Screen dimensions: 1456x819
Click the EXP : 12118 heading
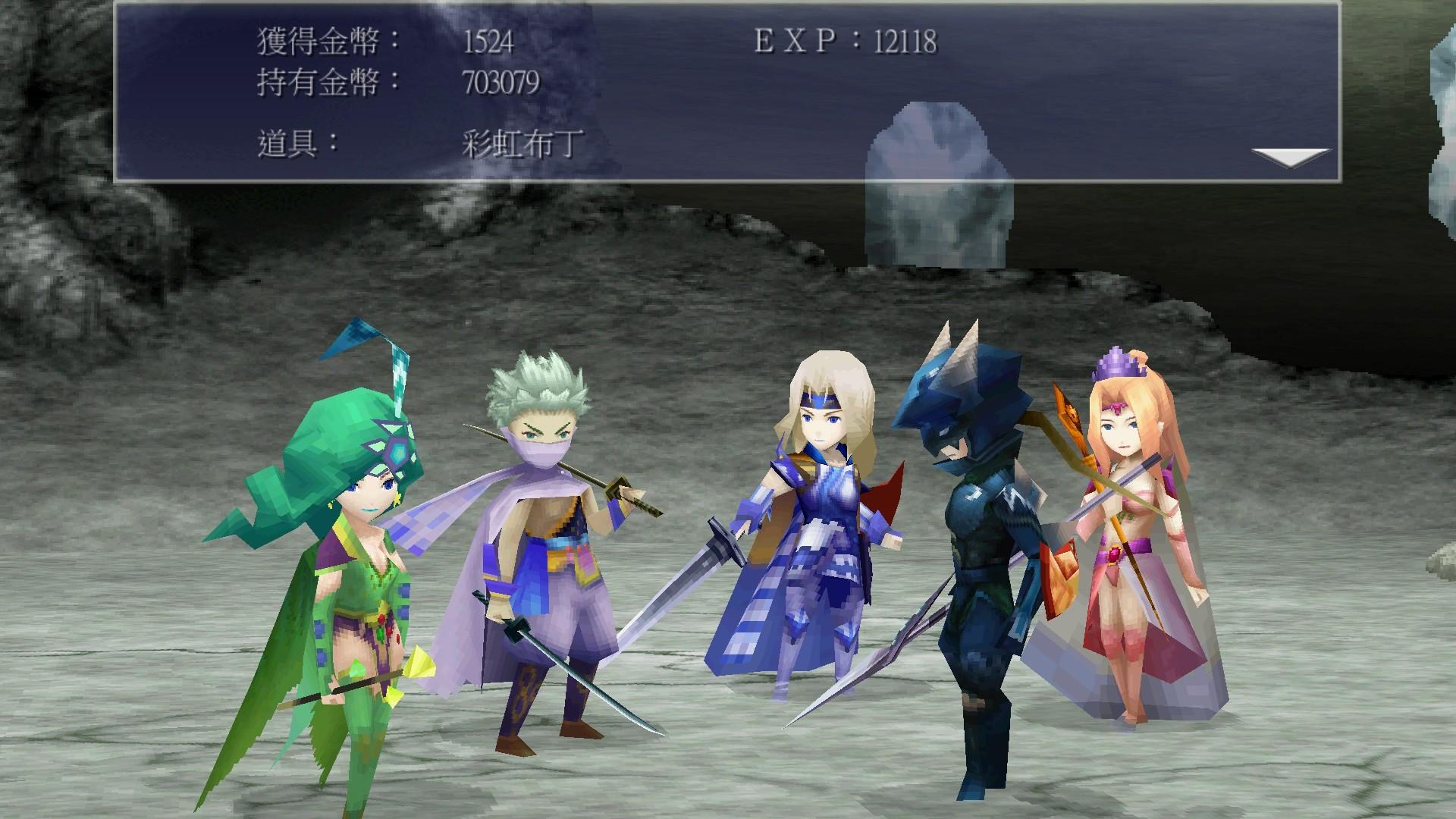point(844,42)
